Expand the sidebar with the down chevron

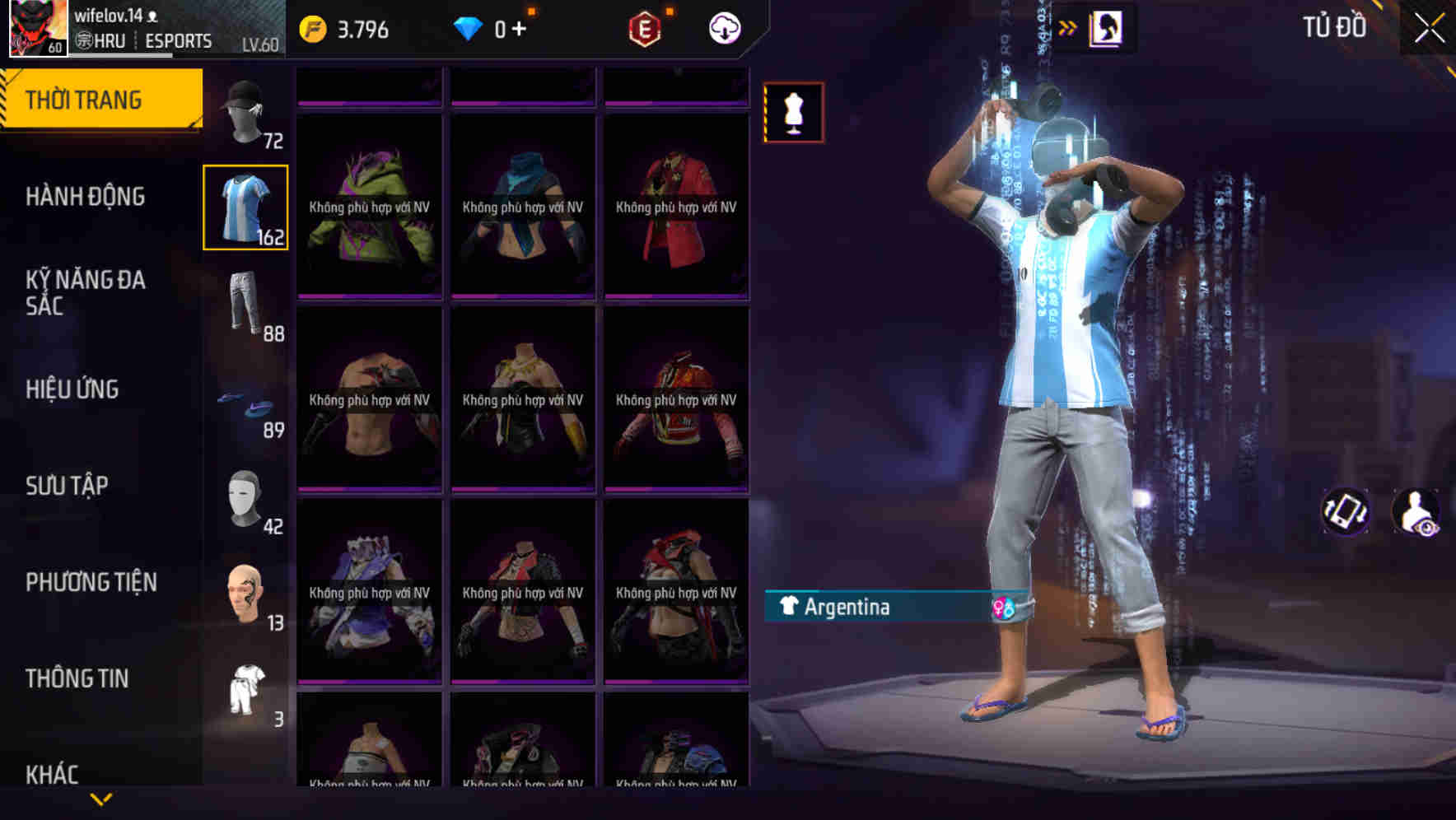[x=100, y=797]
